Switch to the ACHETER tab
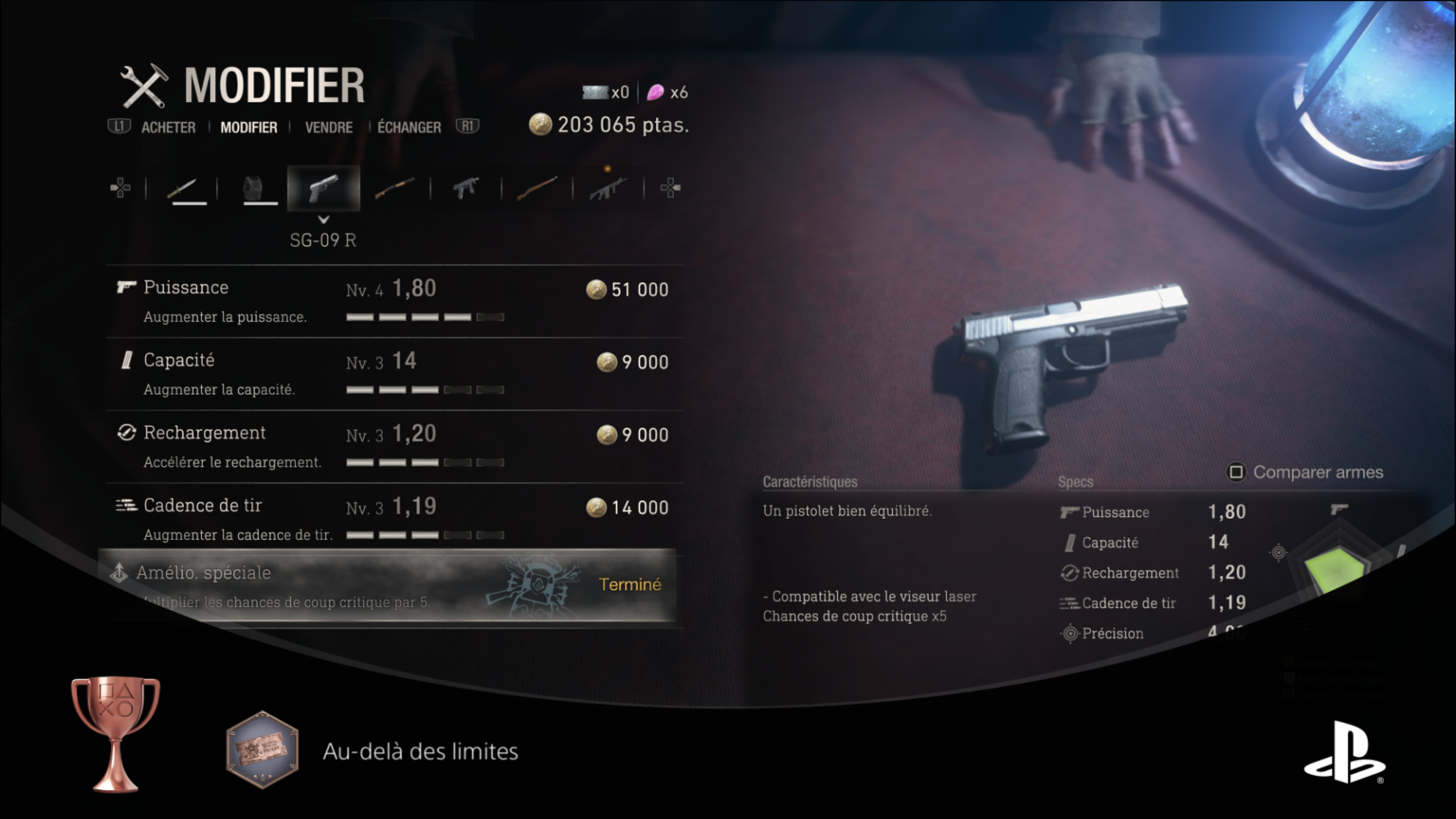The height and width of the screenshot is (819, 1456). (168, 127)
